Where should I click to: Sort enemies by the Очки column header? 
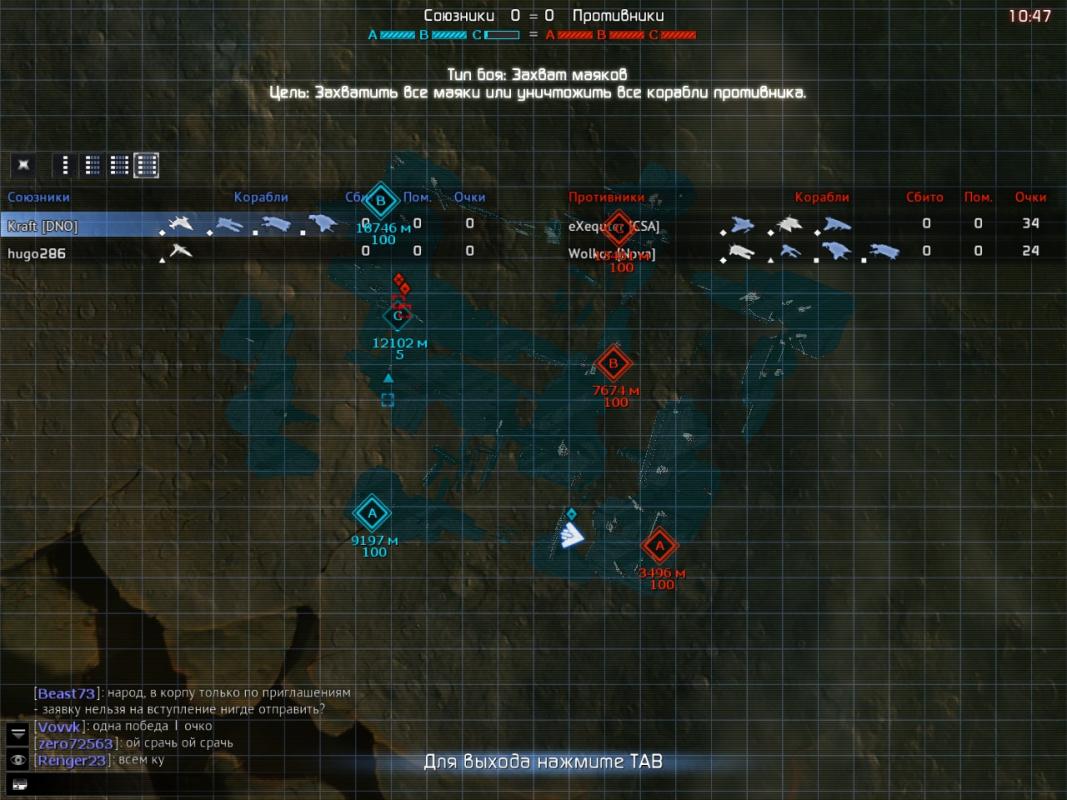point(1030,198)
